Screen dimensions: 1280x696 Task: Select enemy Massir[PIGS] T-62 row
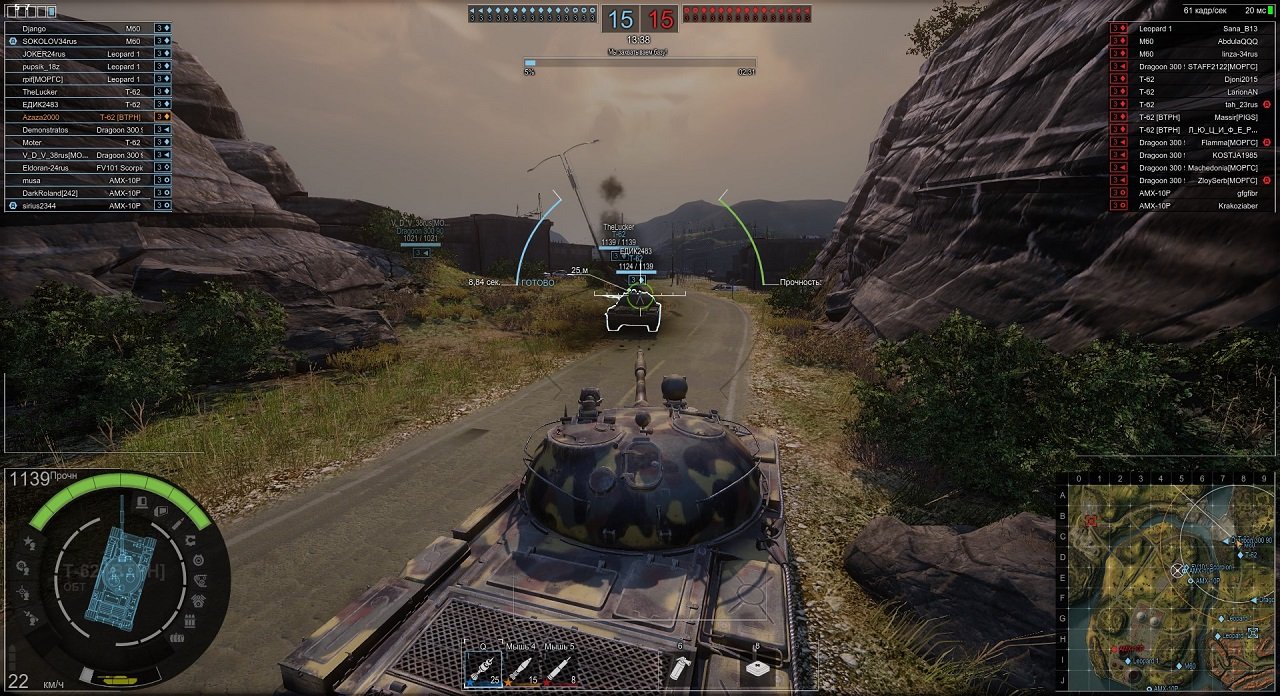tap(1197, 117)
